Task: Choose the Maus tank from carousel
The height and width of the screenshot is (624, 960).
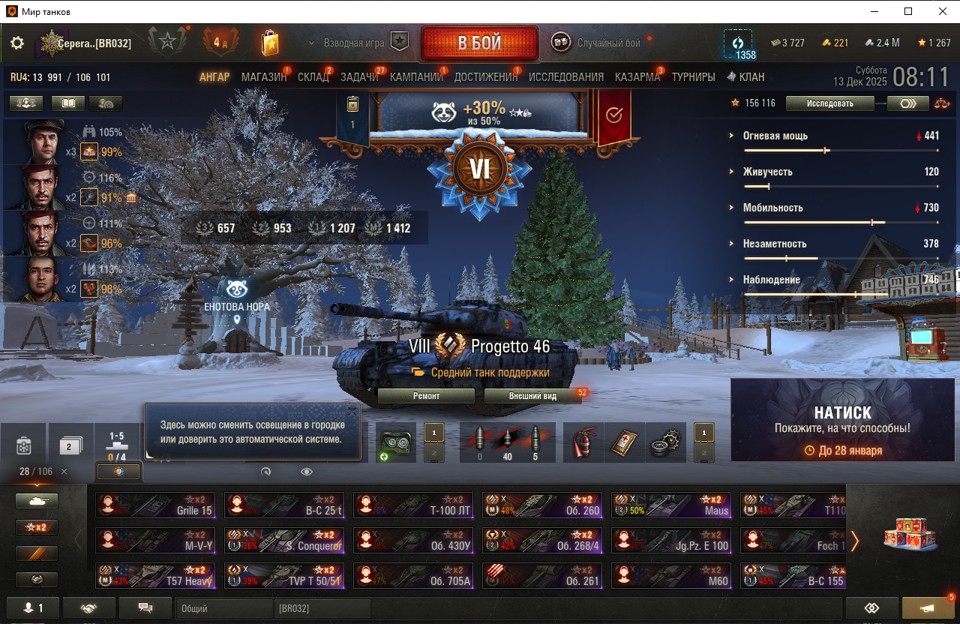Action: (x=671, y=506)
